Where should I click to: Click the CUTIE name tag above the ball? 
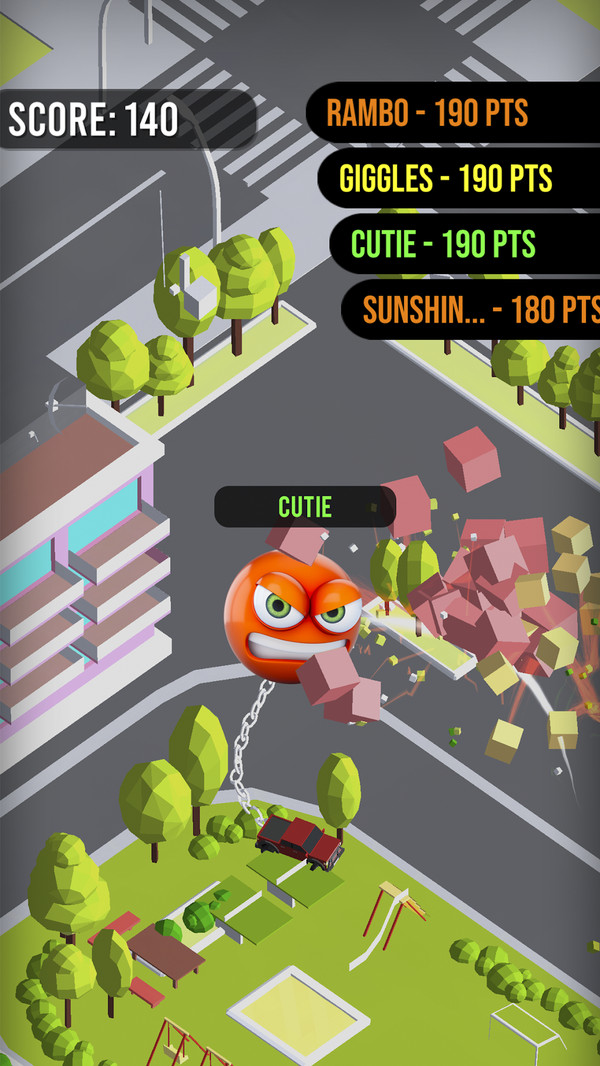click(305, 507)
